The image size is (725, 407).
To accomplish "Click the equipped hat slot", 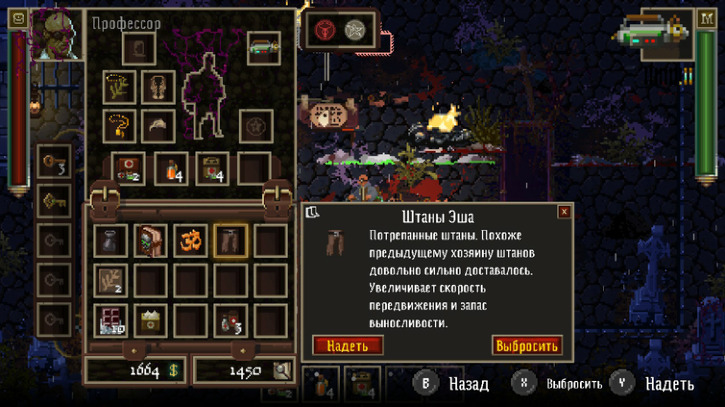I will click(158, 126).
